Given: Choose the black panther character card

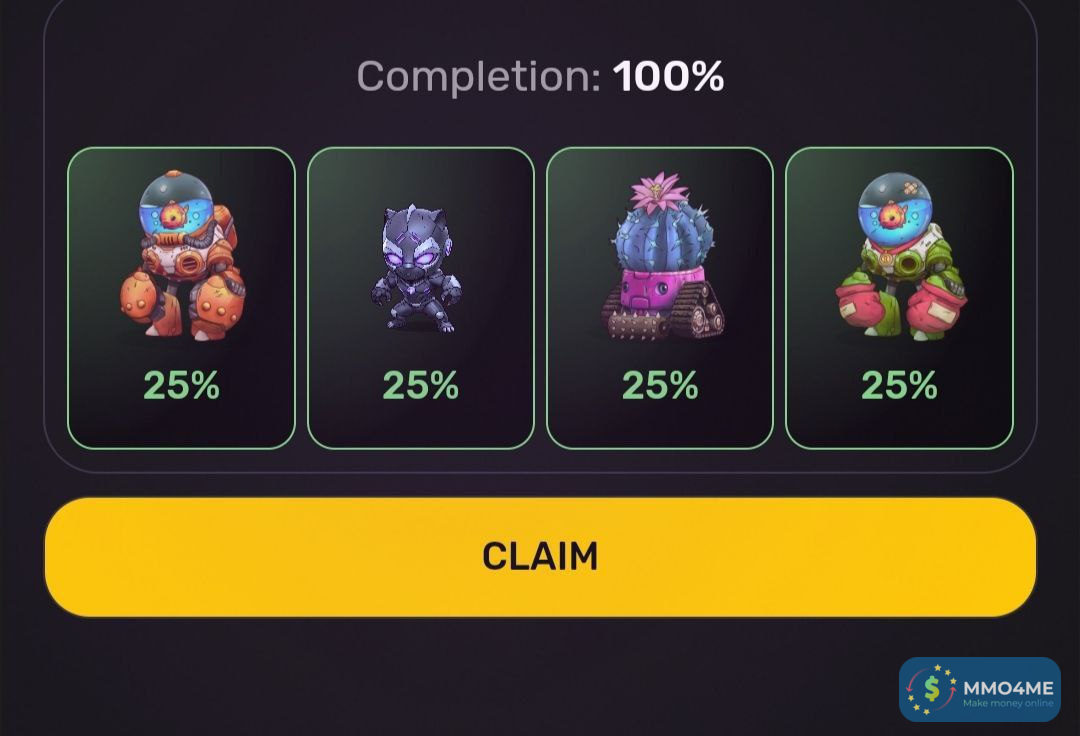Looking at the screenshot, I should tap(420, 298).
